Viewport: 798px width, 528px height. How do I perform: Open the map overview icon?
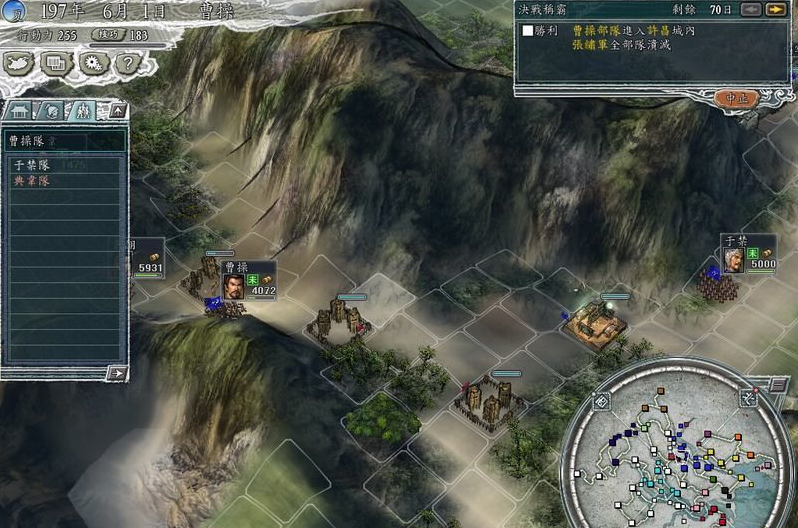[x=22, y=63]
